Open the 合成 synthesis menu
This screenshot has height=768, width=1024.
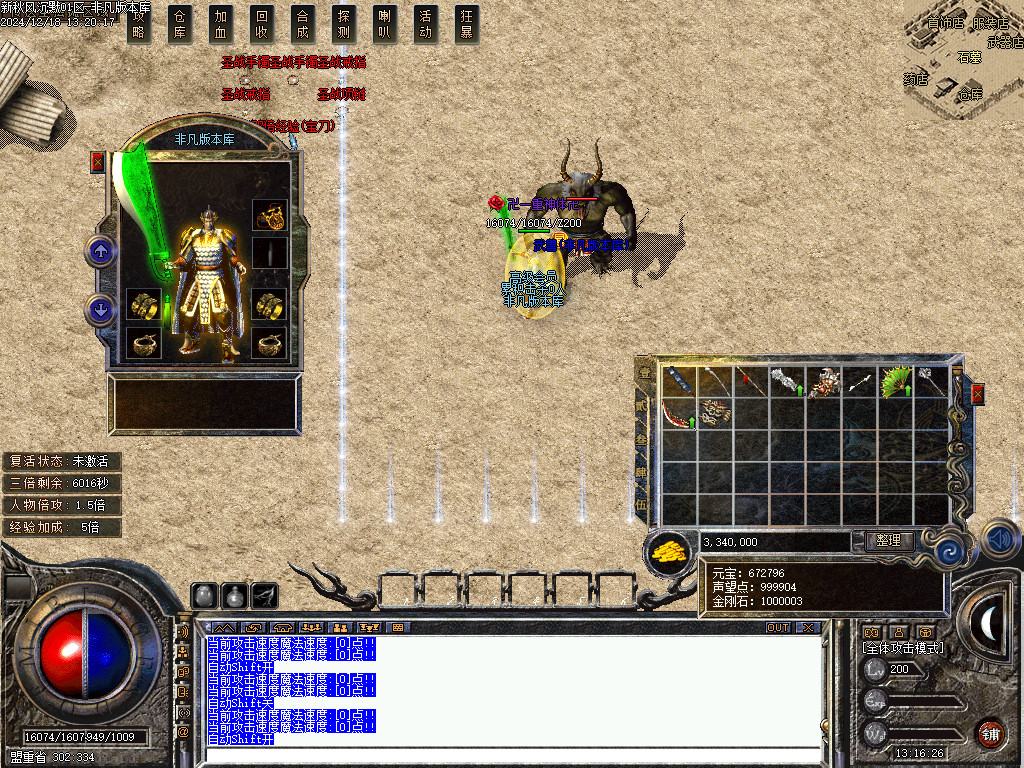click(303, 24)
